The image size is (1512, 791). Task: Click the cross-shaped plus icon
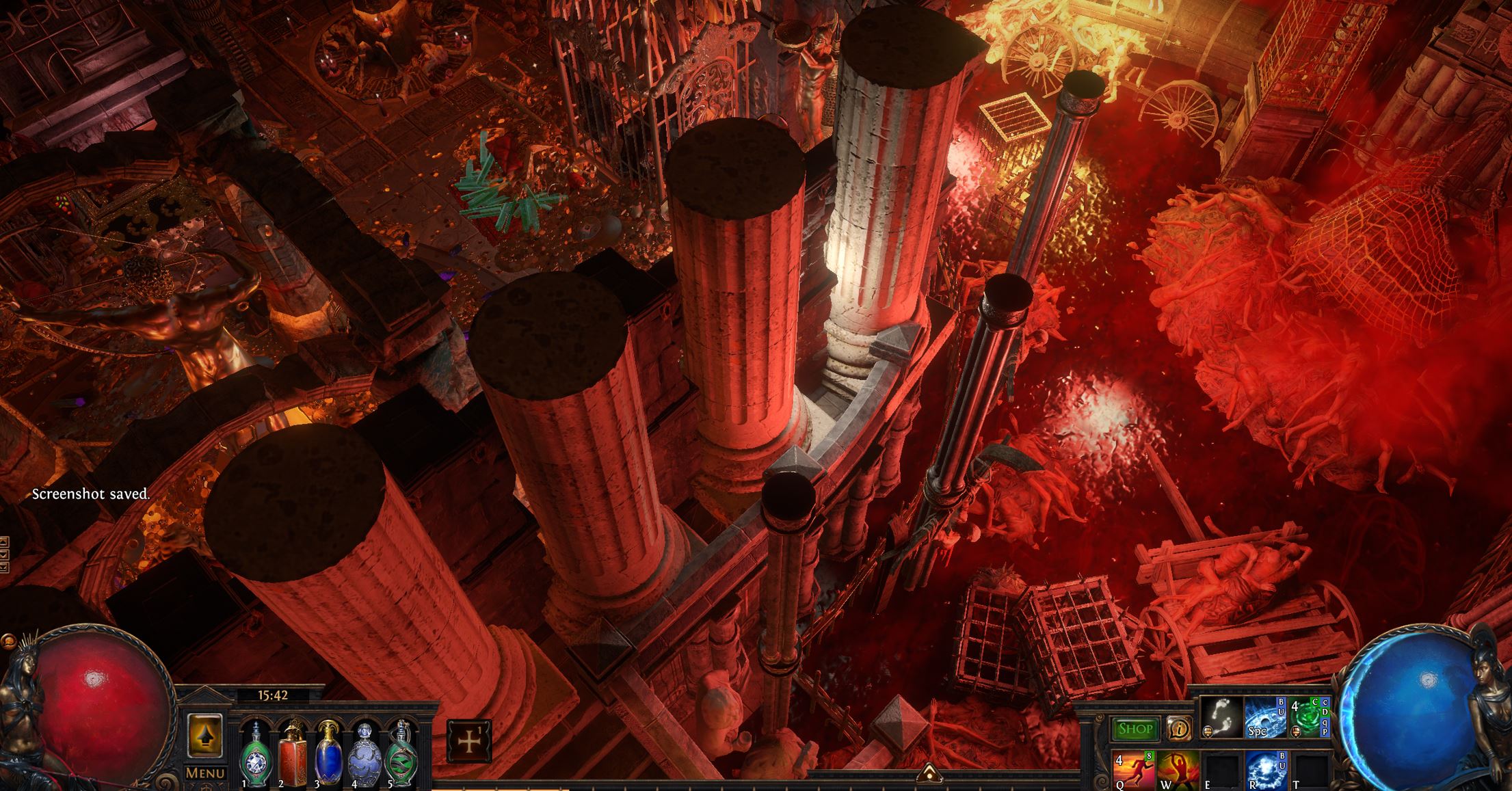coord(468,742)
